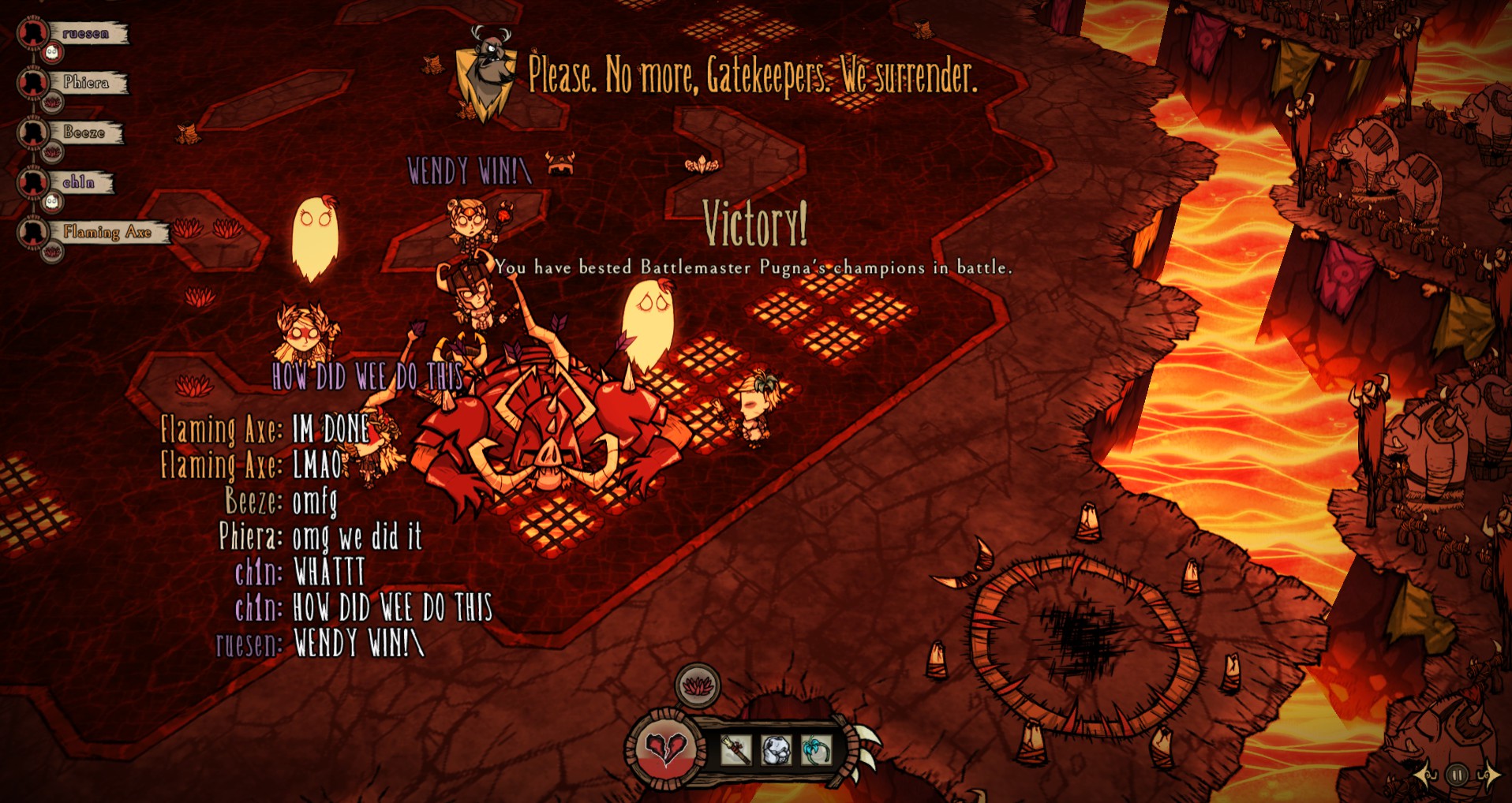Choose ch1n from the team list

[79, 183]
